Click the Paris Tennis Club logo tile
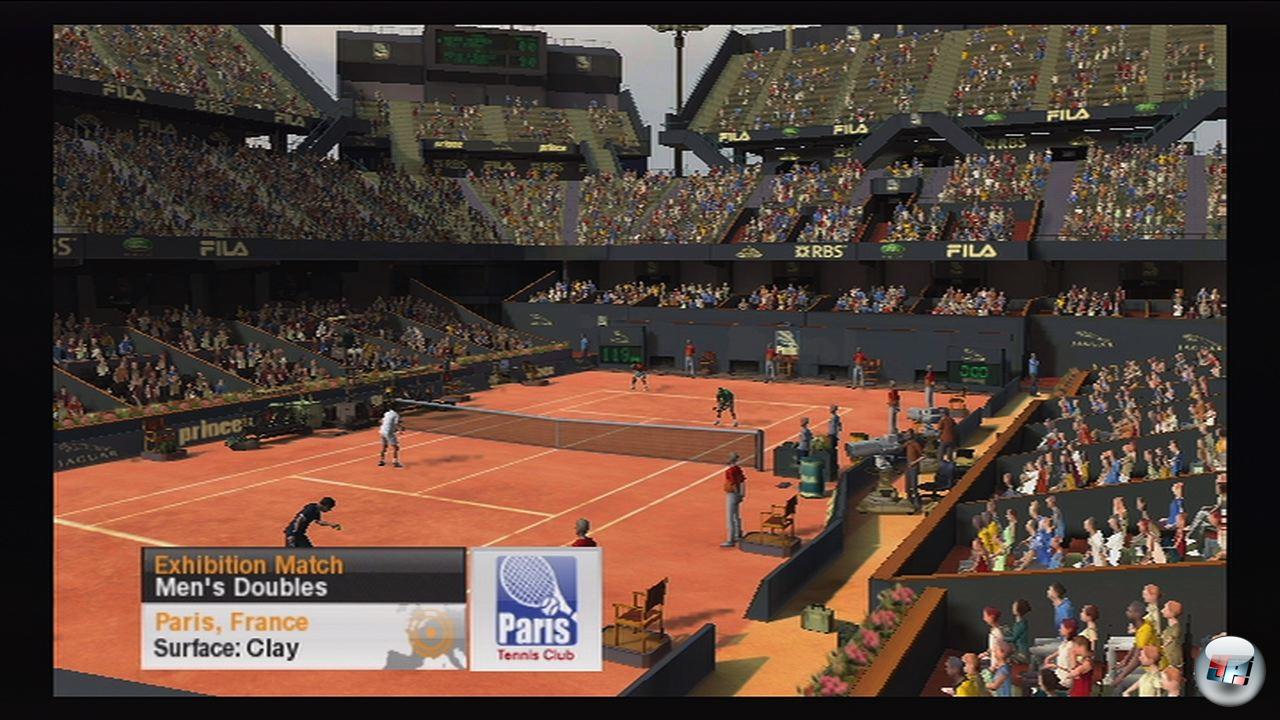This screenshot has width=1280, height=720. [536, 608]
